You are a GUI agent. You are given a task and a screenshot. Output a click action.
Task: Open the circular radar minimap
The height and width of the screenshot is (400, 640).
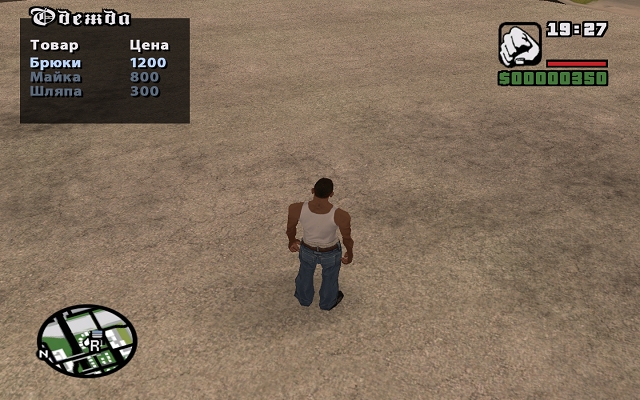tap(86, 340)
